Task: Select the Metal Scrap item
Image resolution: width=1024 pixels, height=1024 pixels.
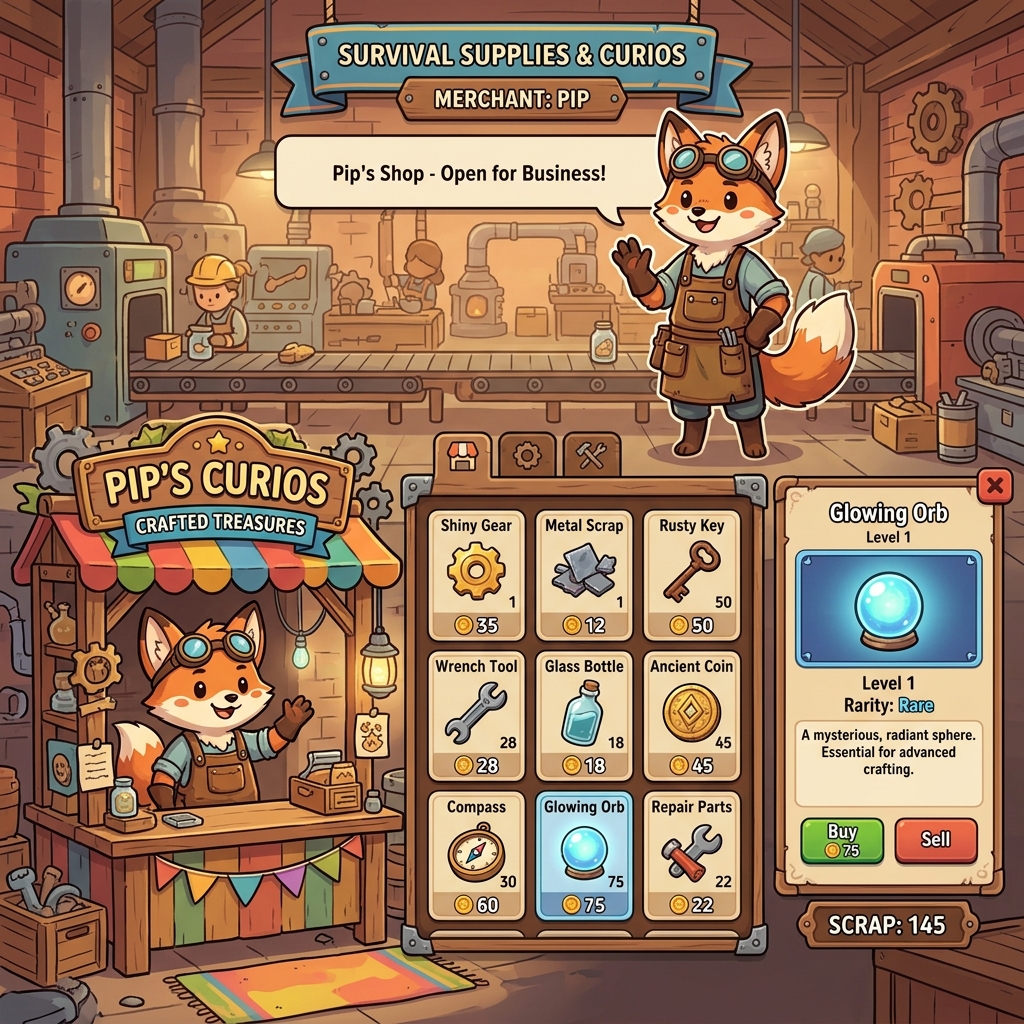Action: click(584, 574)
